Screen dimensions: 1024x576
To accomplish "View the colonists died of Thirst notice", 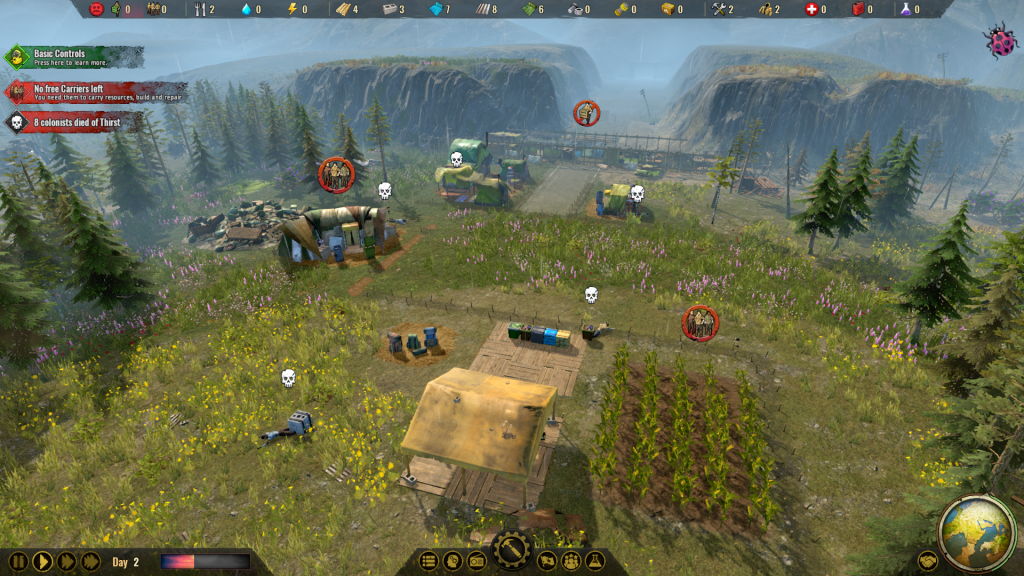I will 72,122.
